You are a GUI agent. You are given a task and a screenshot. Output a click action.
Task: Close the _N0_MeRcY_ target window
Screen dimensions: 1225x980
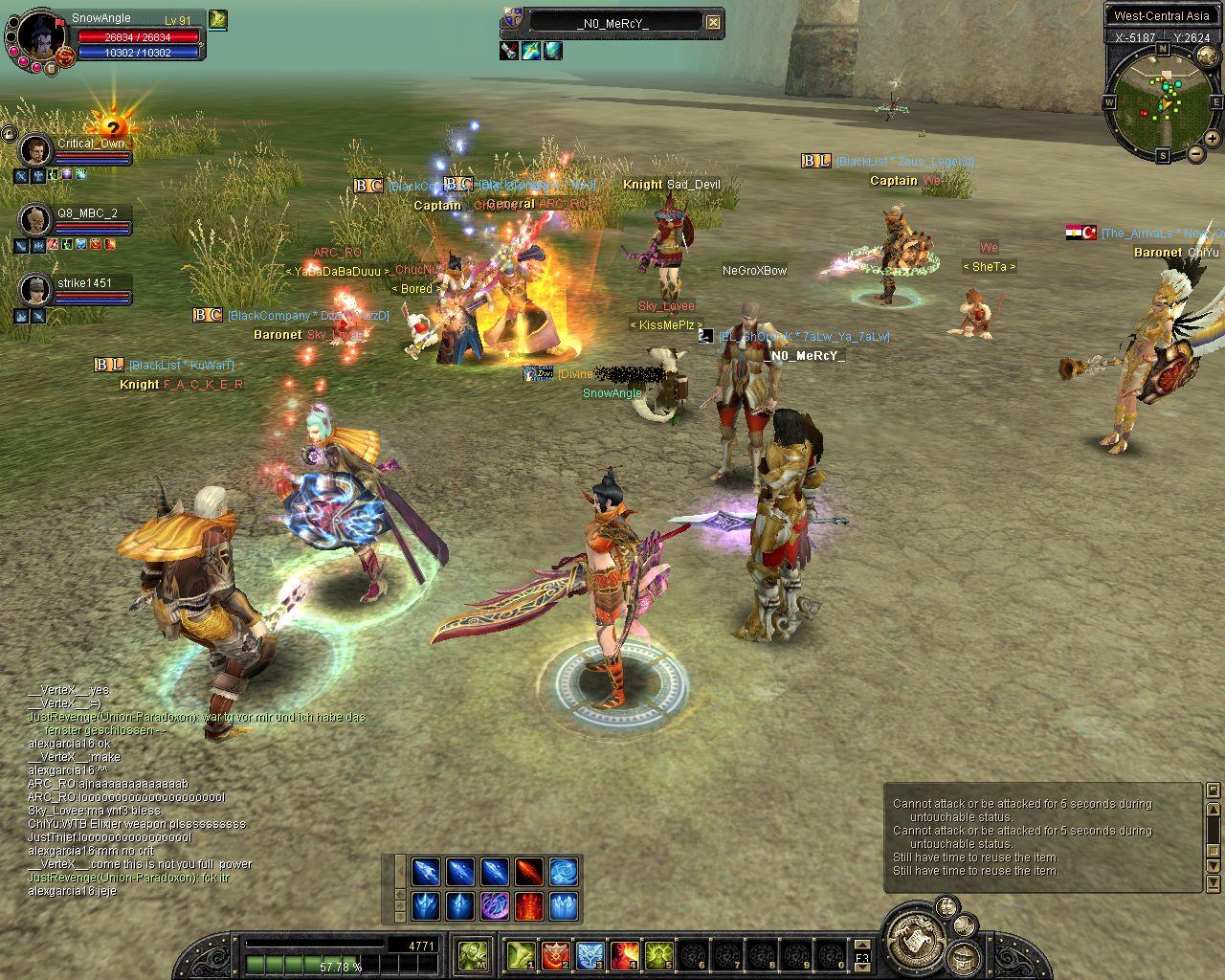tap(713, 22)
